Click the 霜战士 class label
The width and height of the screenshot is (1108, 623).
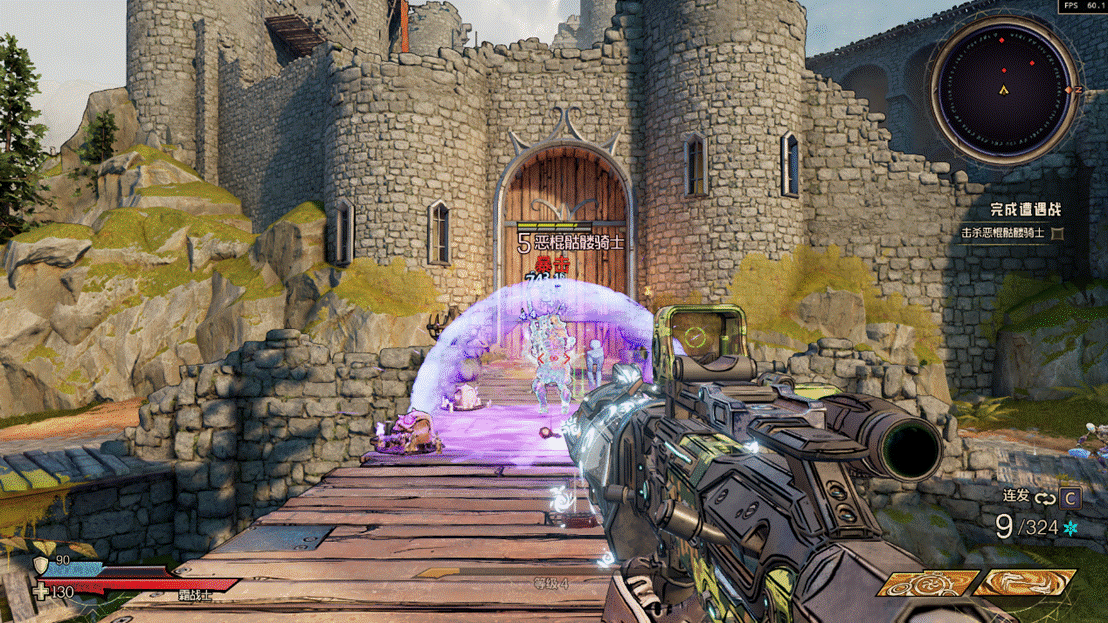195,594
